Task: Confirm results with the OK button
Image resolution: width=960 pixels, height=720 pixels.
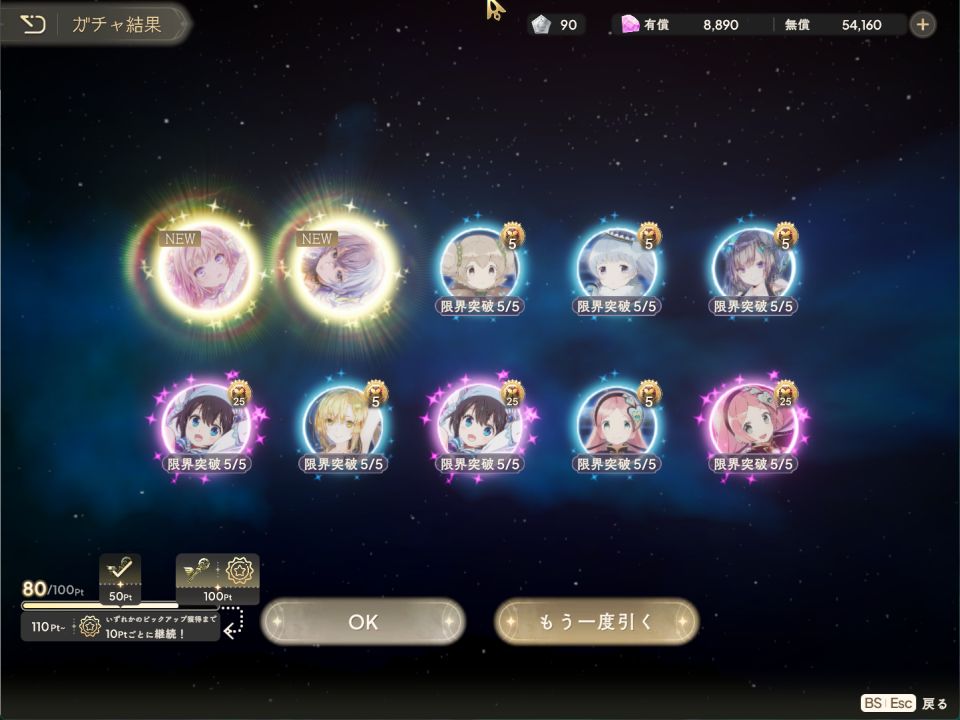Action: click(363, 621)
